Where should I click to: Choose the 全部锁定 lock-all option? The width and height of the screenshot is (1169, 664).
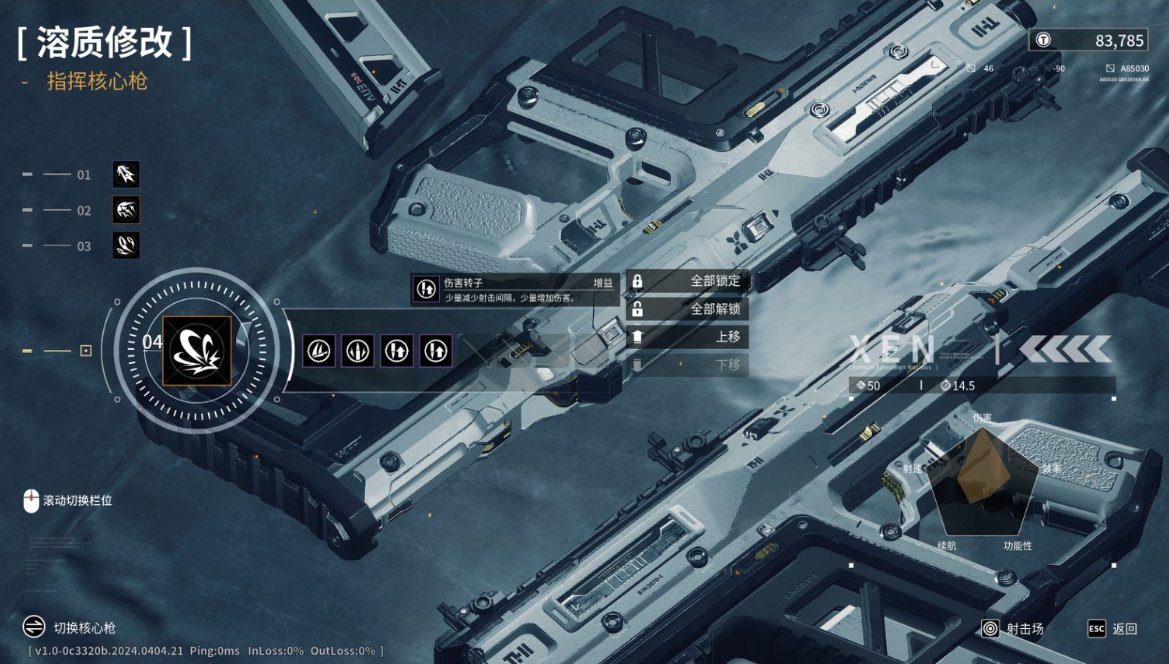point(687,281)
